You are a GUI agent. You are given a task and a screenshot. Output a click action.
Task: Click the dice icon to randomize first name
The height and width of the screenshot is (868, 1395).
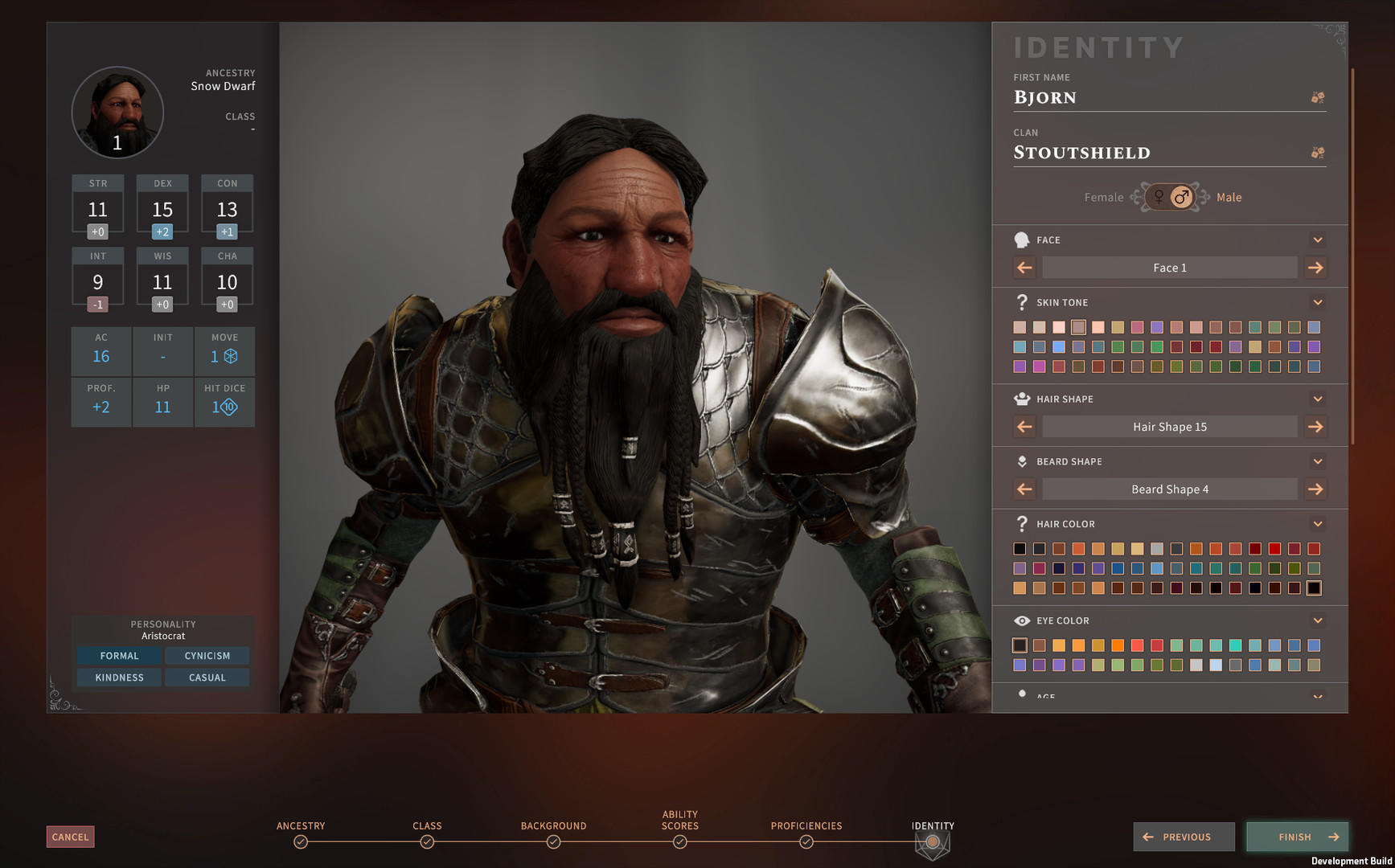tap(1318, 96)
